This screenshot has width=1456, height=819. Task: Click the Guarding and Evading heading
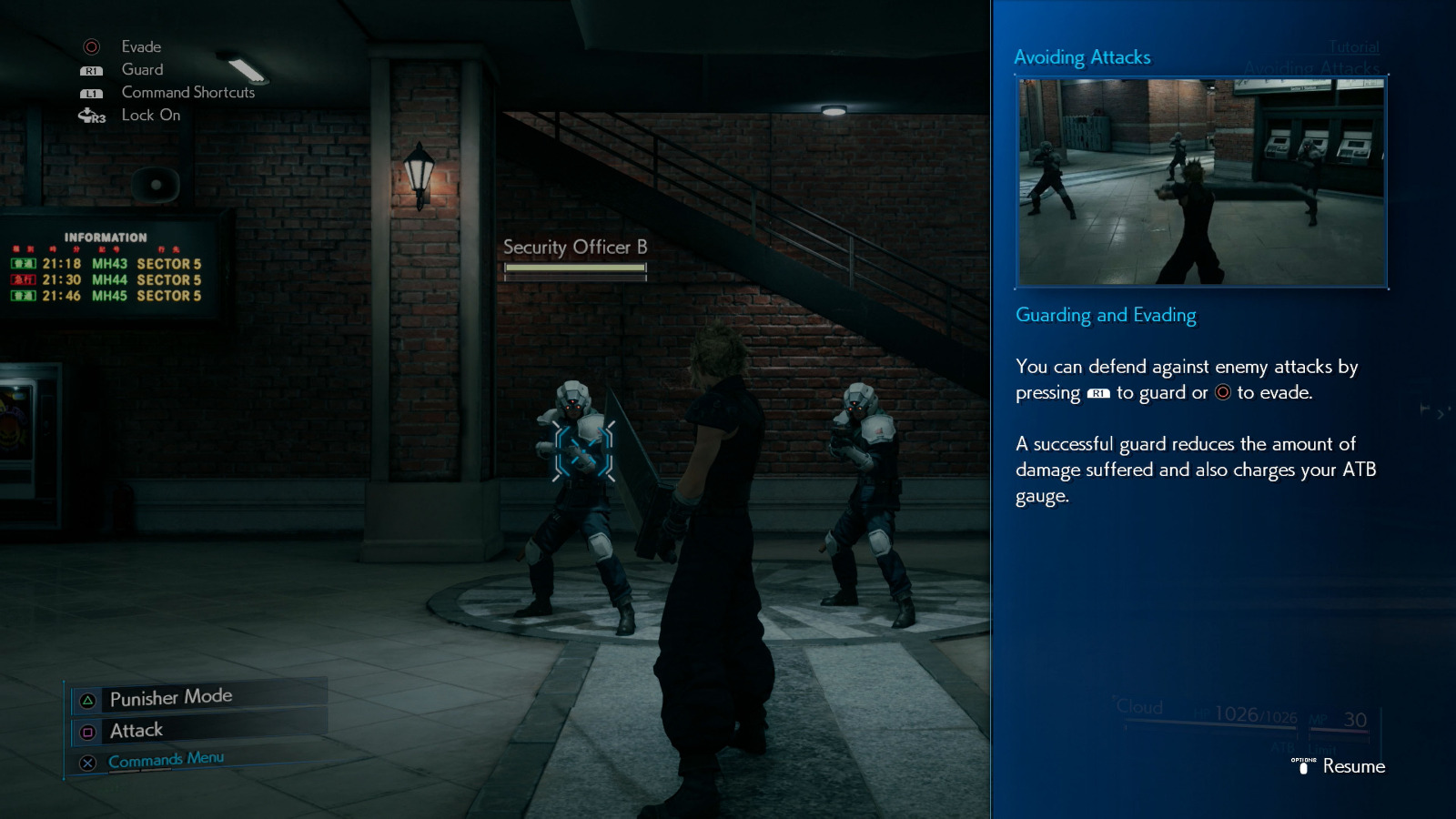click(x=1106, y=315)
